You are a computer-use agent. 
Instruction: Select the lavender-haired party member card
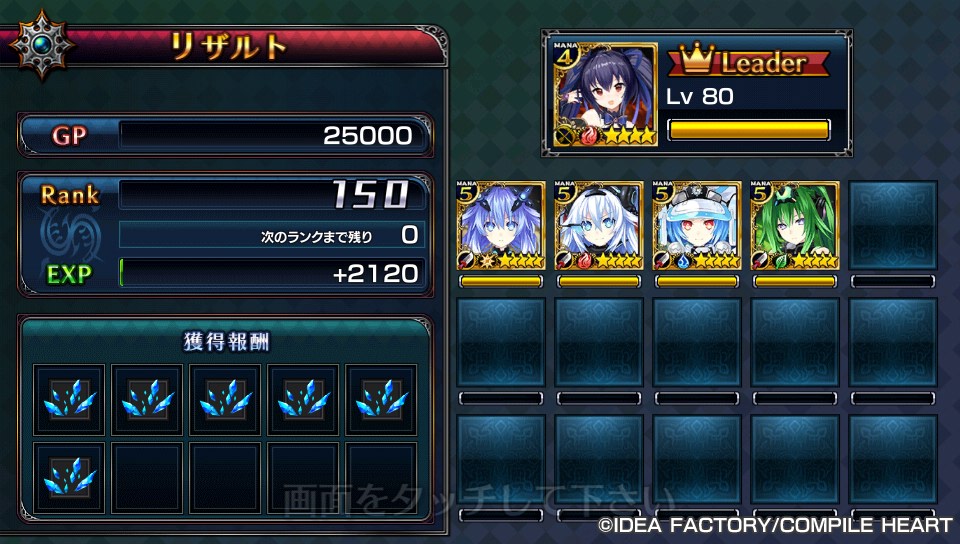pyautogui.click(x=501, y=226)
